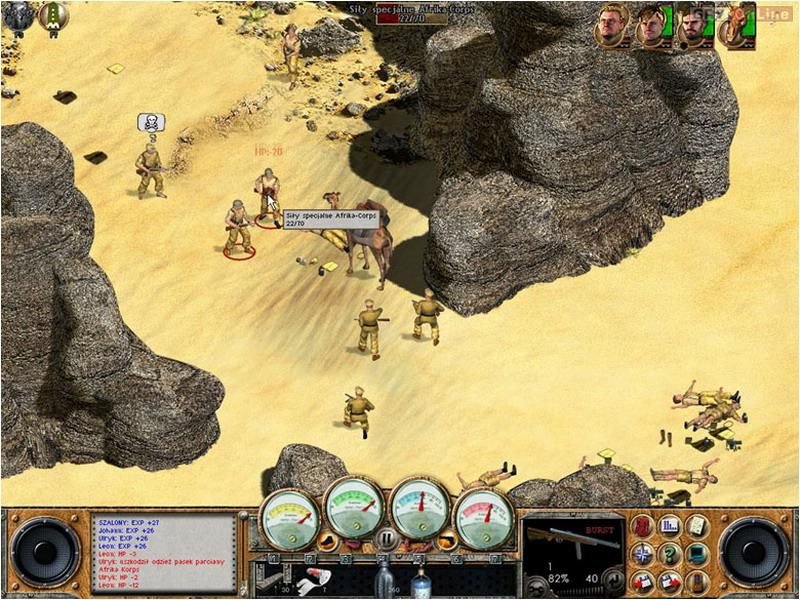Image resolution: width=800 pixels, height=600 pixels.
Task: Show the bar chart statistics button
Action: 670,524
